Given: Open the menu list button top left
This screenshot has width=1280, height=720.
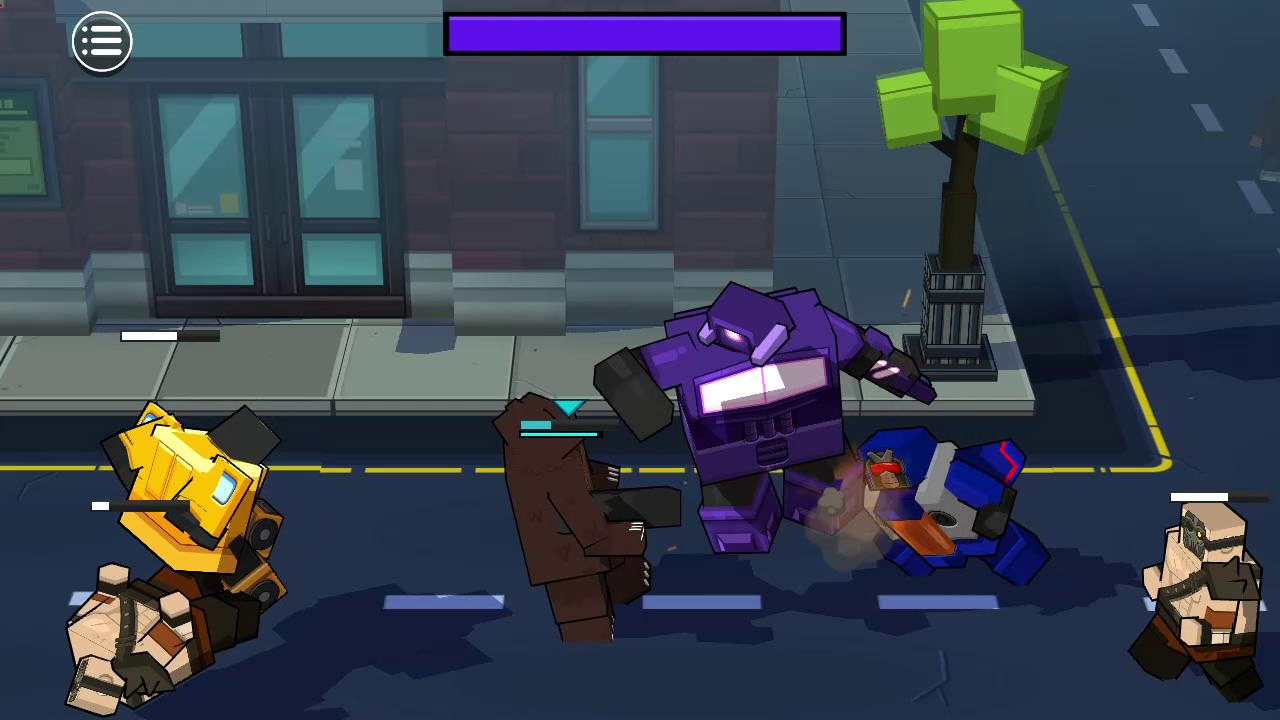Looking at the screenshot, I should [101, 40].
